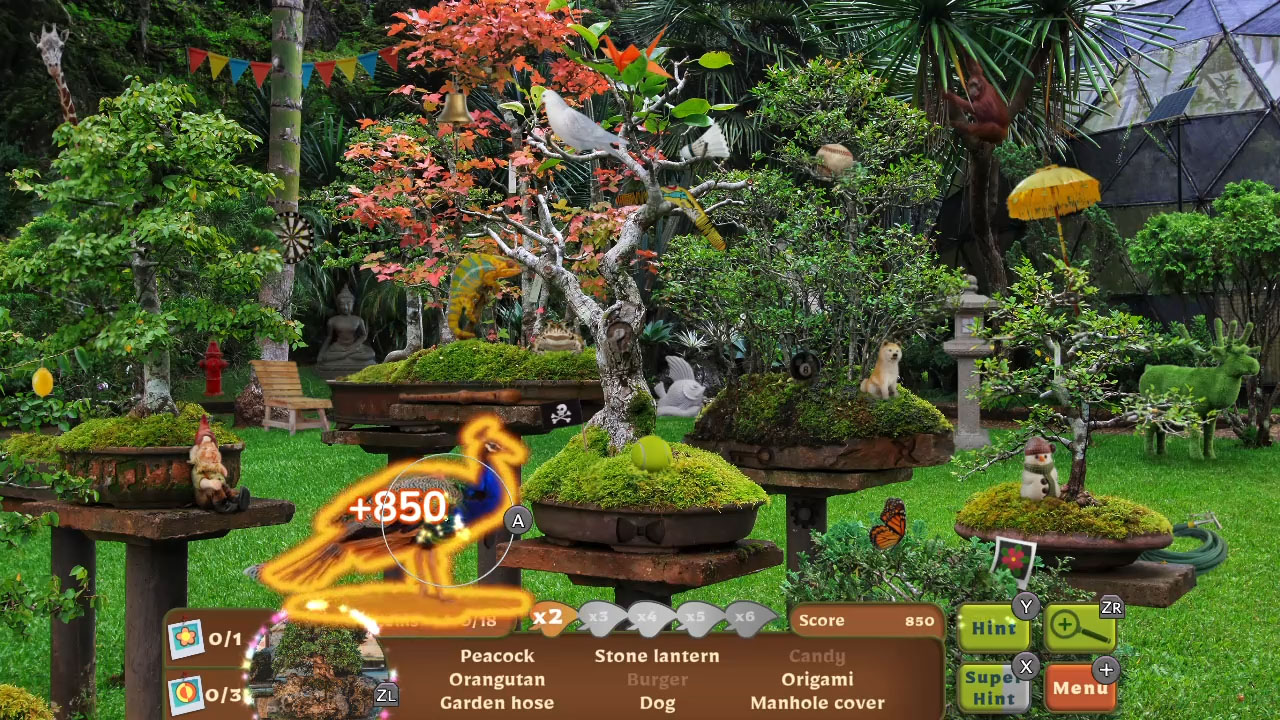Select 'Peacock' in the object list
The height and width of the screenshot is (720, 1280).
click(x=497, y=657)
